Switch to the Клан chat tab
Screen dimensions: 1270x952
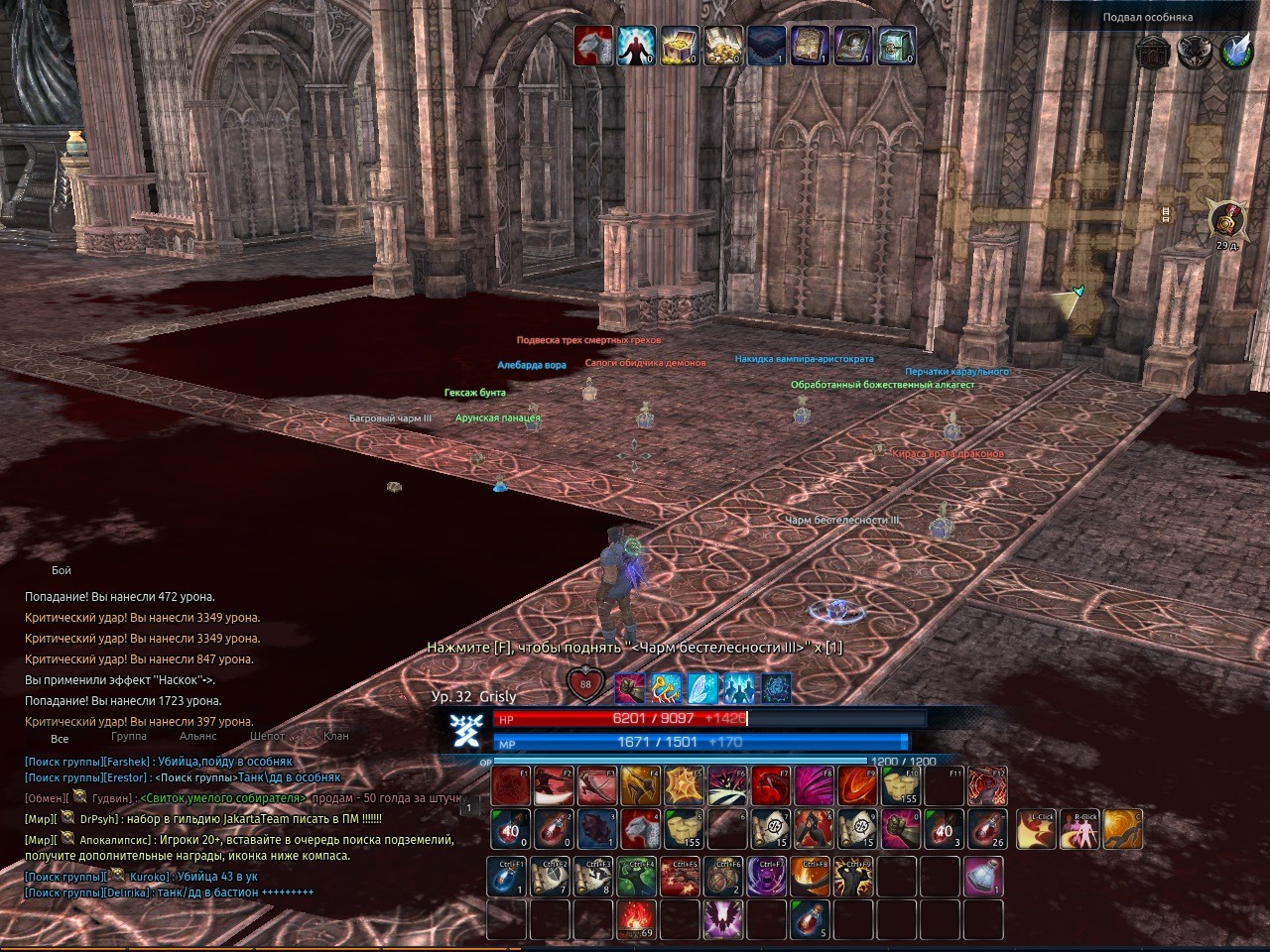335,736
